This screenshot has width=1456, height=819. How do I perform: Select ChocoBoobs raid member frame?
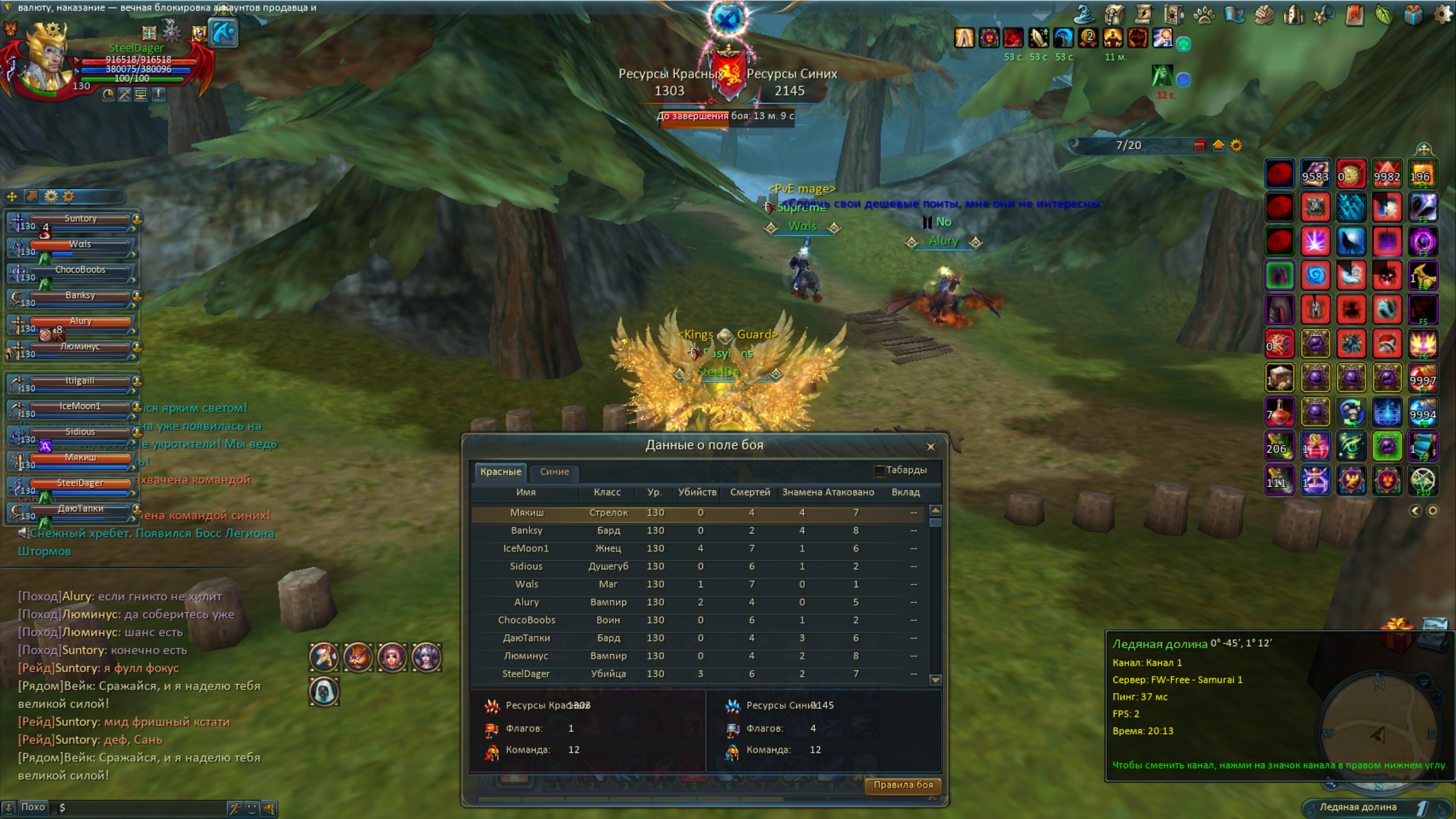point(80,270)
